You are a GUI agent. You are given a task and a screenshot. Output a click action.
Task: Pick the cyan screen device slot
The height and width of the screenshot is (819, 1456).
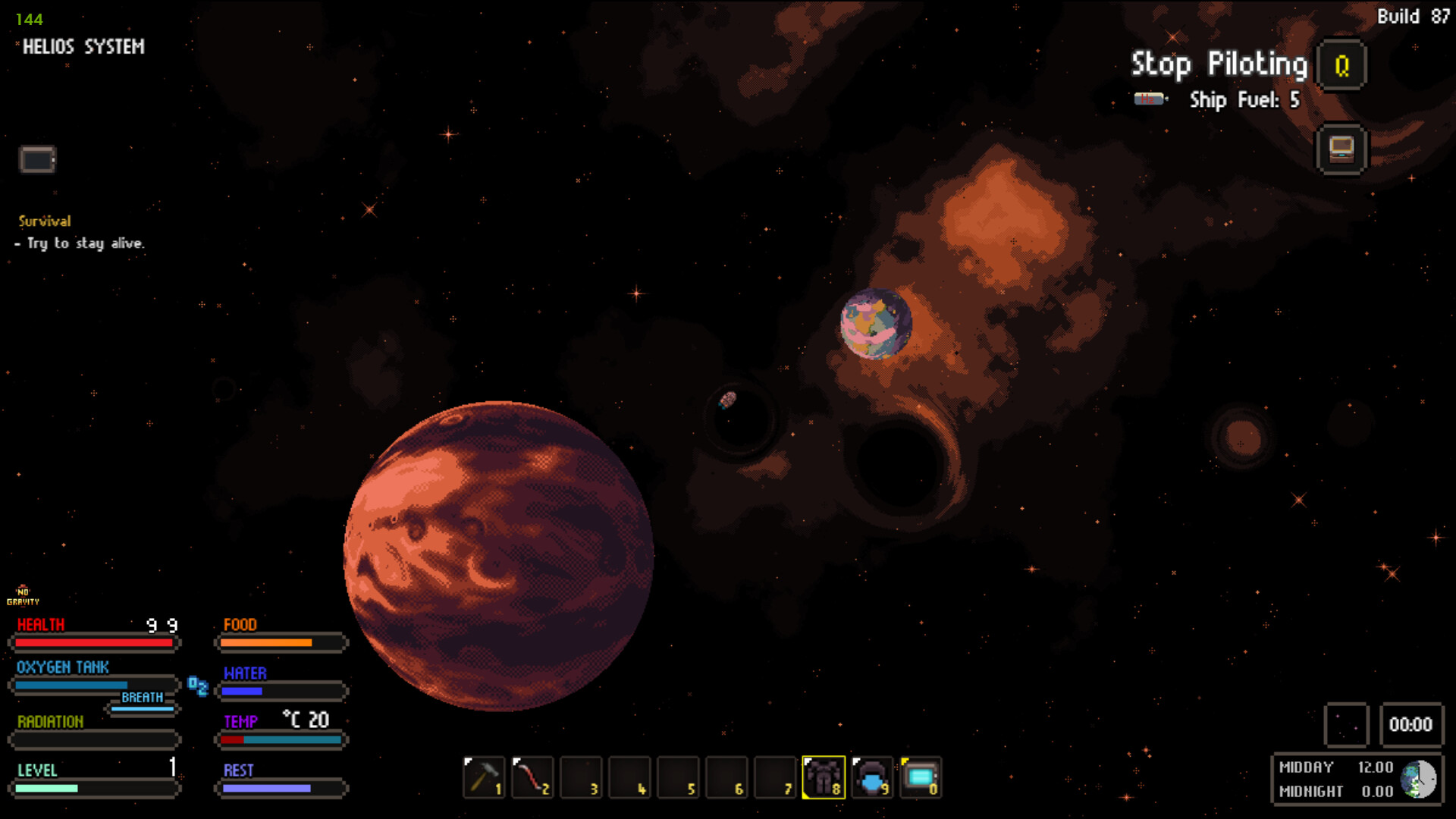click(x=921, y=777)
